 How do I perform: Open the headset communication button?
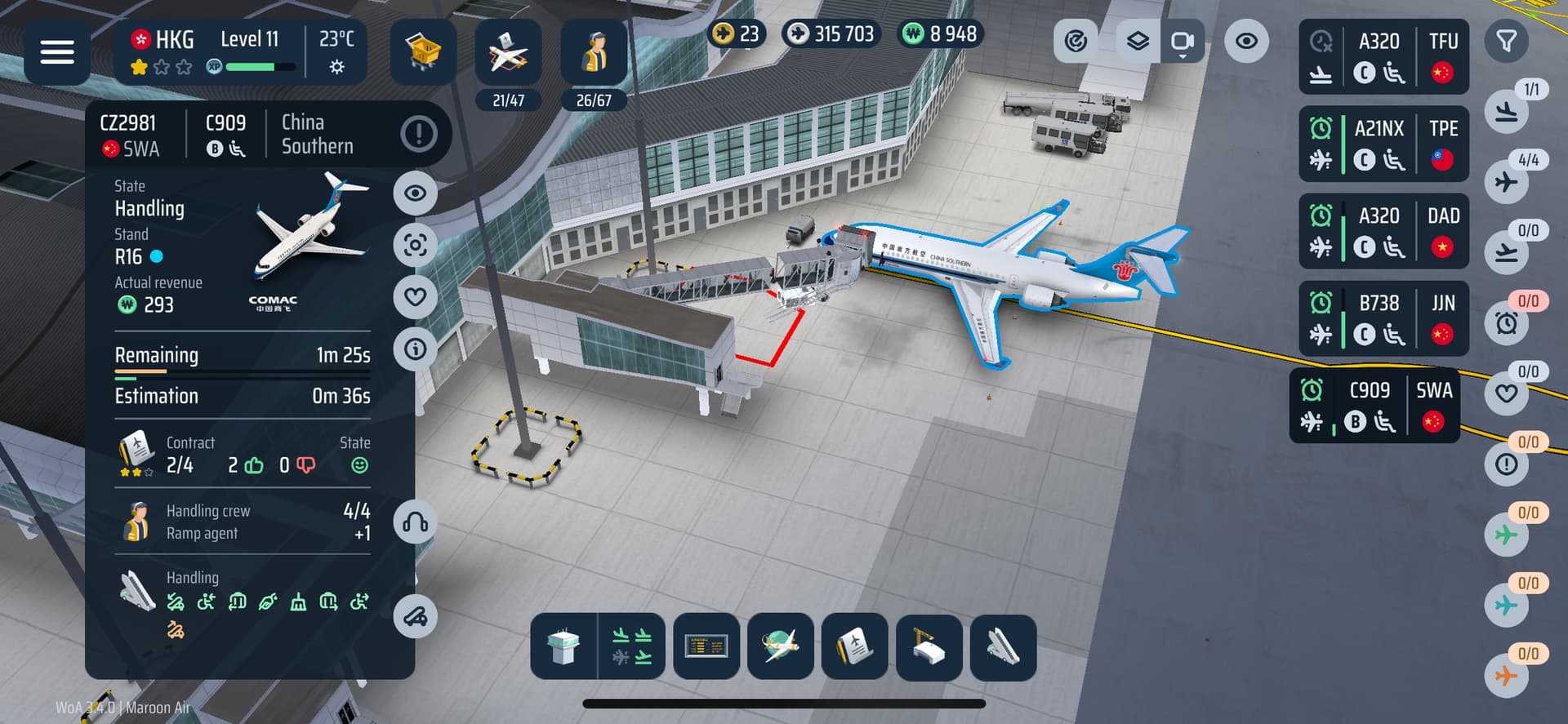click(x=415, y=522)
